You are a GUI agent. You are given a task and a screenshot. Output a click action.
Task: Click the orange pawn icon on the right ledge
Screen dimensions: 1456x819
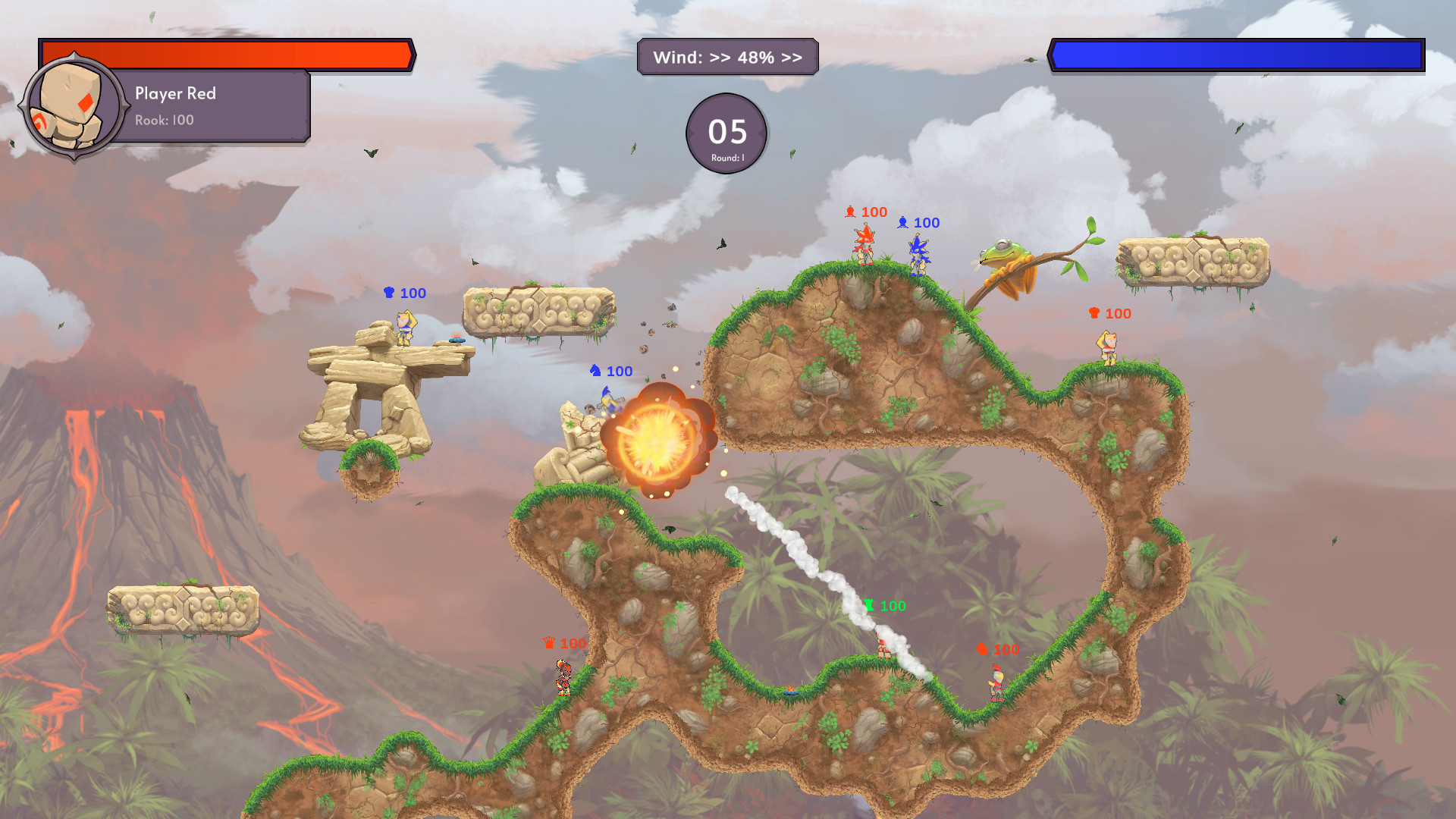1093,312
